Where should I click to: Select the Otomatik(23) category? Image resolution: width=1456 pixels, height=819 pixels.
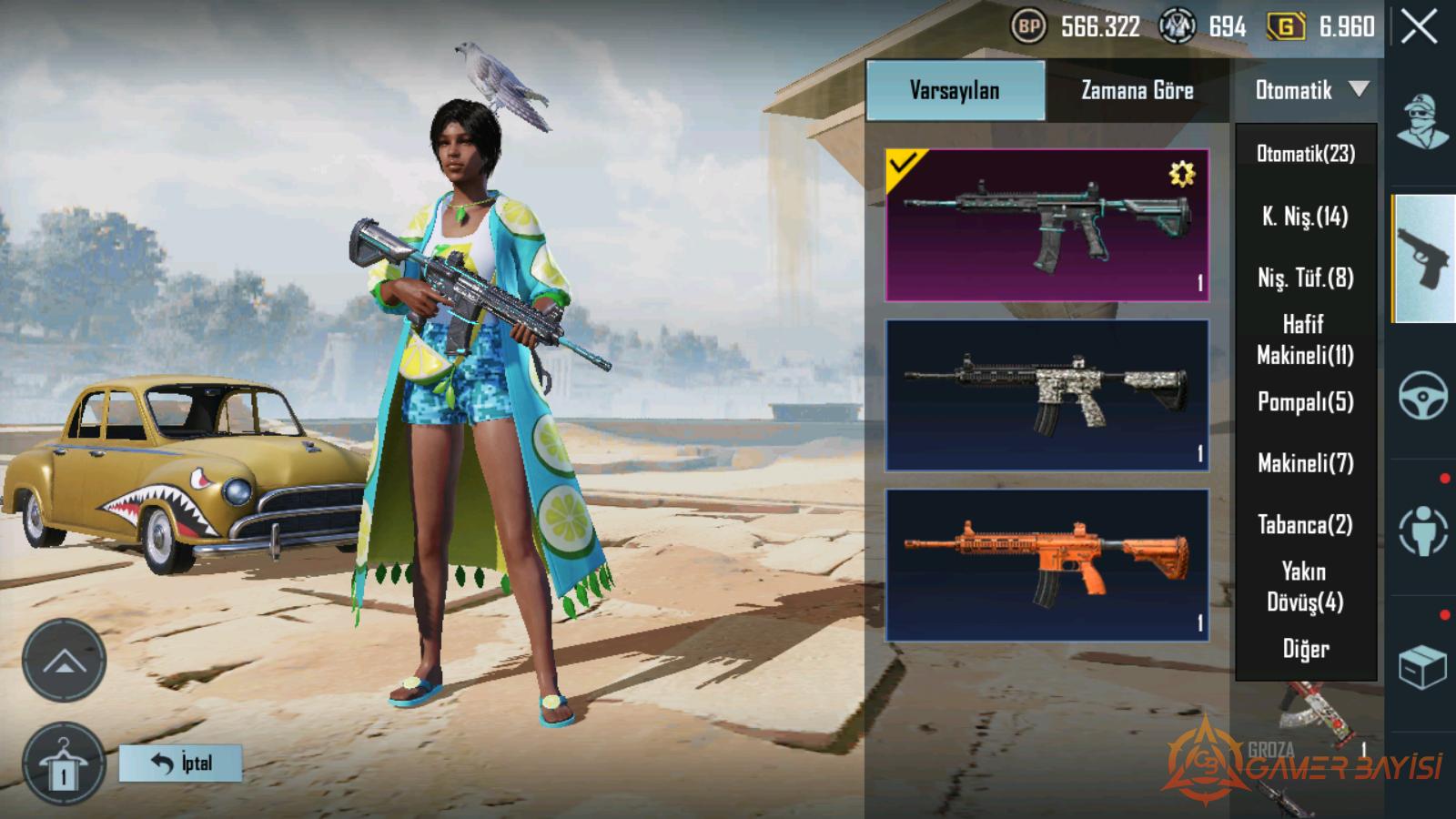1306,154
